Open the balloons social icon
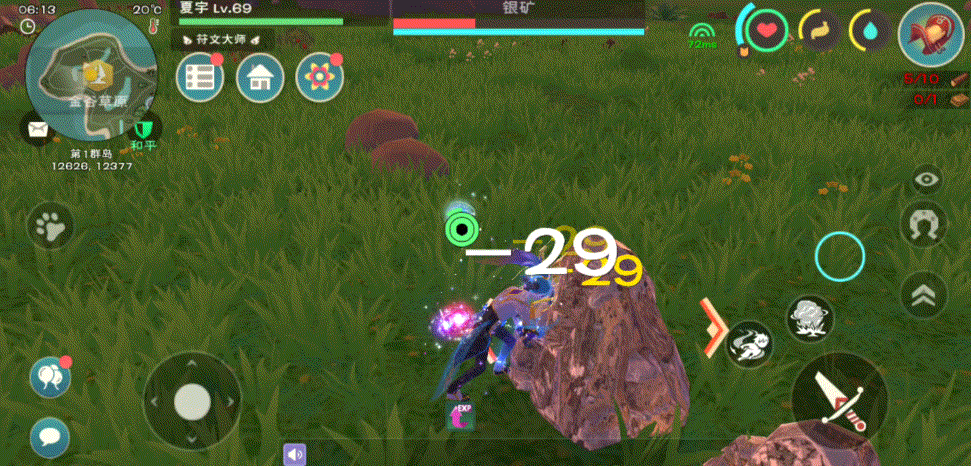The width and height of the screenshot is (971, 466). pos(49,376)
